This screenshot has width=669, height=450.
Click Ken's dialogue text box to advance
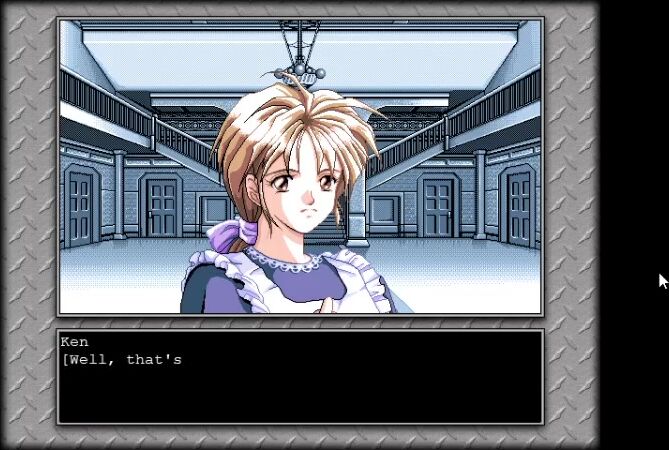pyautogui.click(x=300, y=377)
